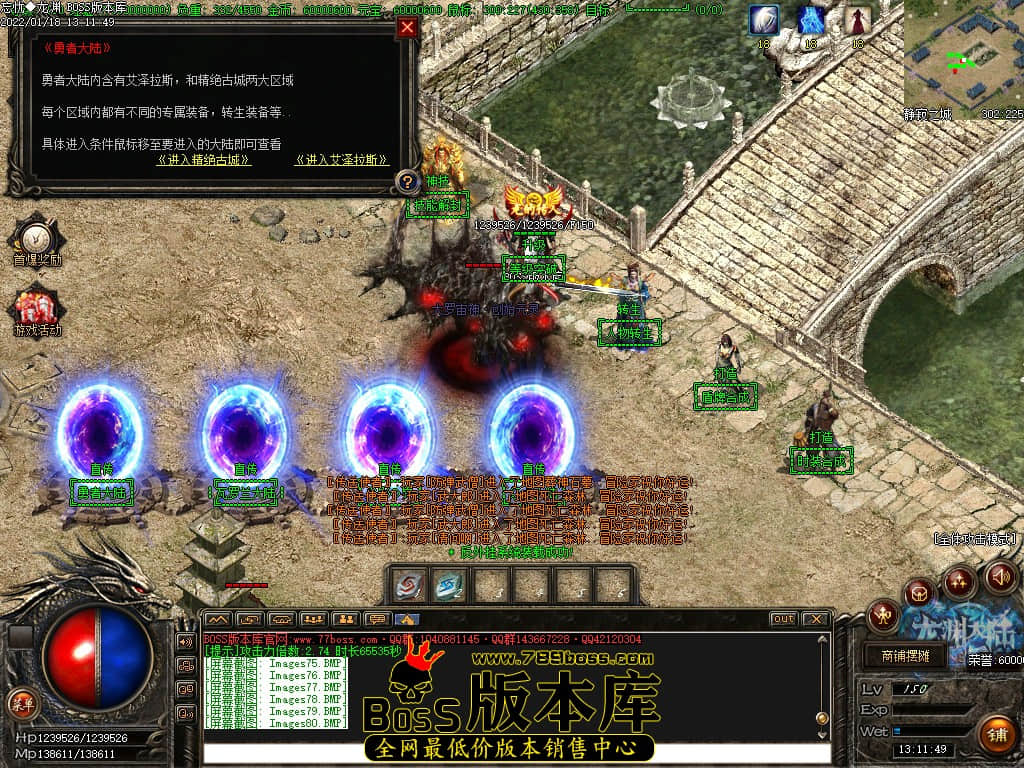The width and height of the screenshot is (1024, 768).
Task: Focus the white chat input field
Action: click(x=515, y=755)
